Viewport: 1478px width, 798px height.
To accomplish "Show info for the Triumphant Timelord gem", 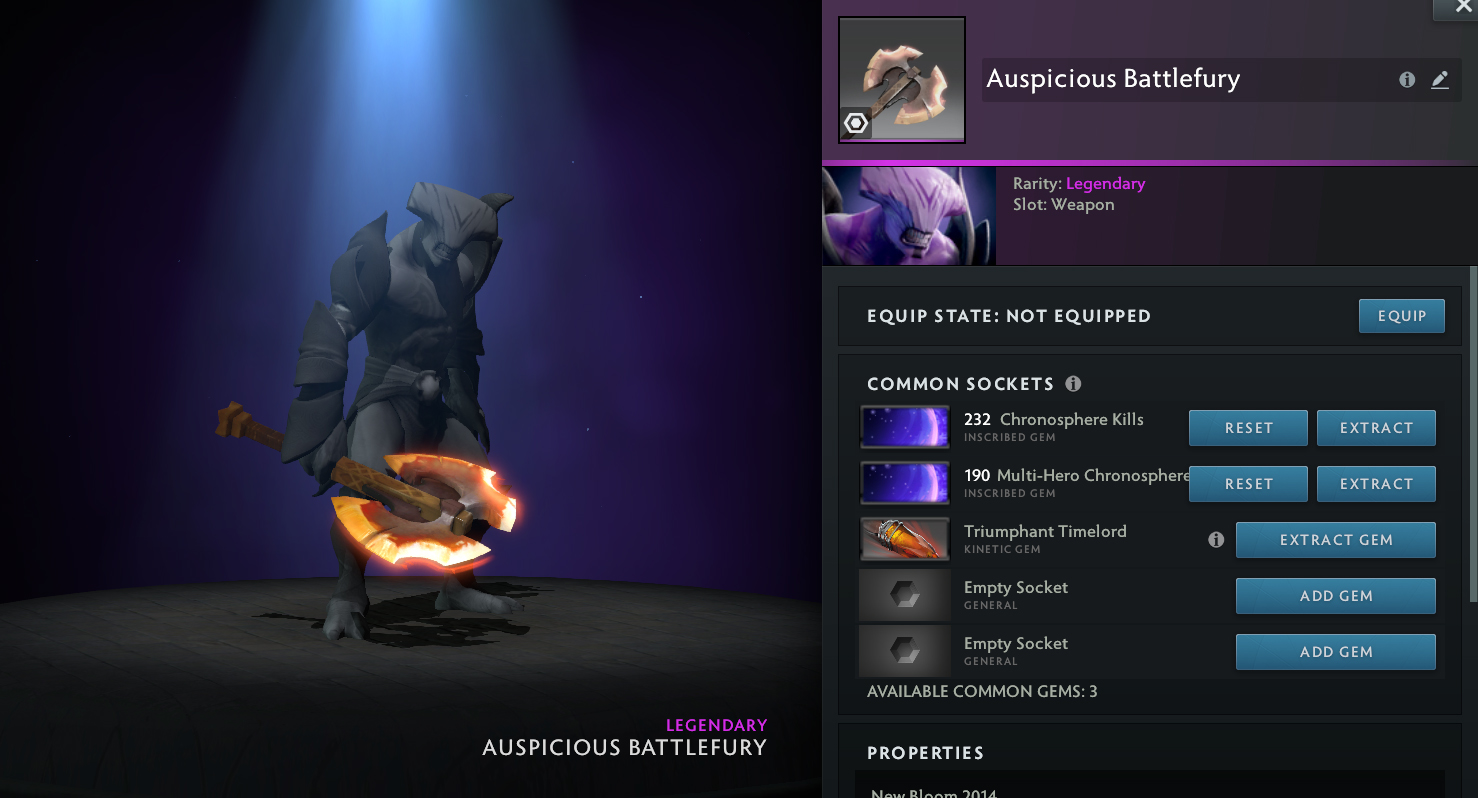I will click(1216, 540).
